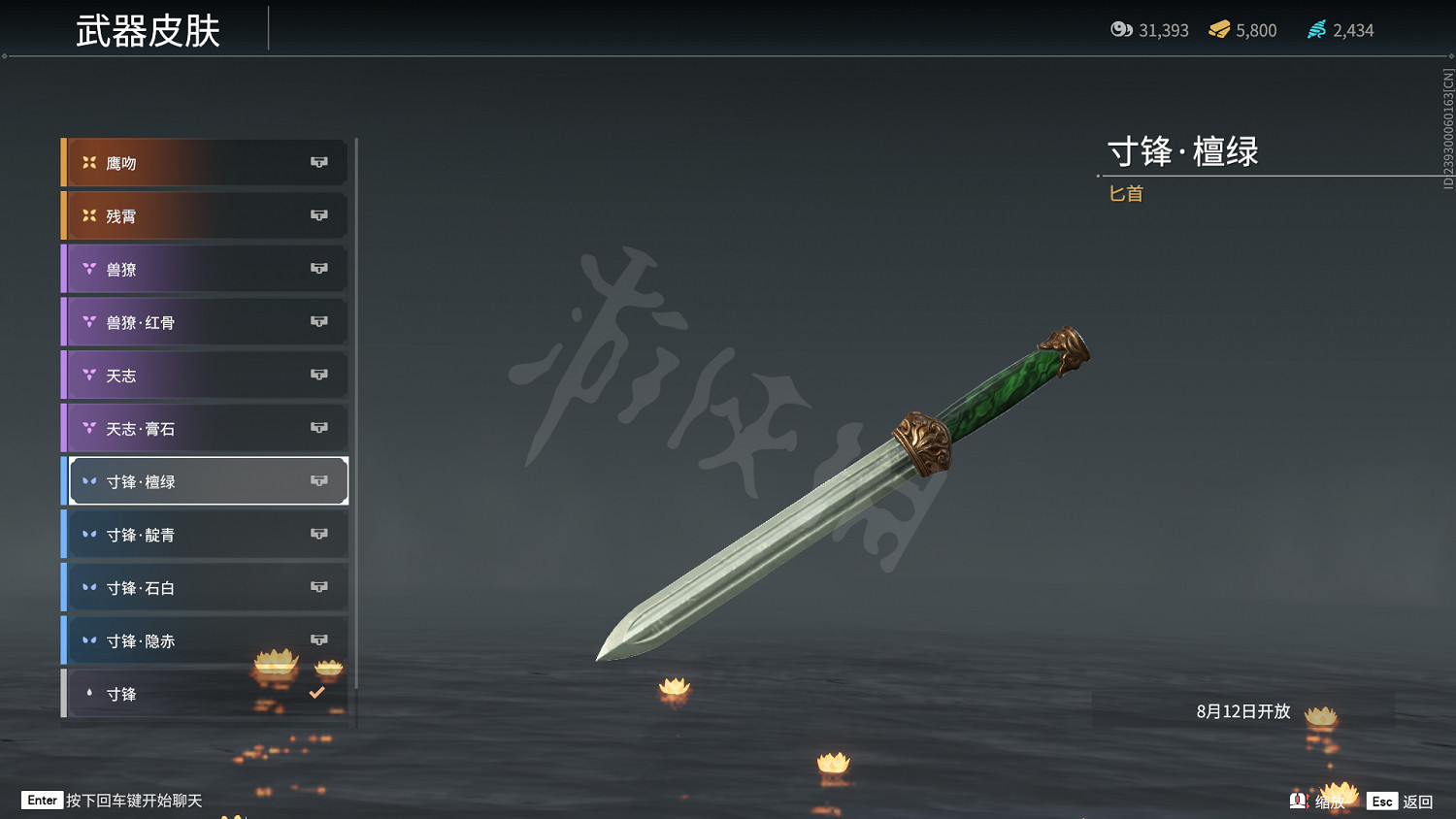This screenshot has height=819, width=1456.
Task: Click the camera icon on the 鹰吻 skin entry
Action: click(x=319, y=162)
